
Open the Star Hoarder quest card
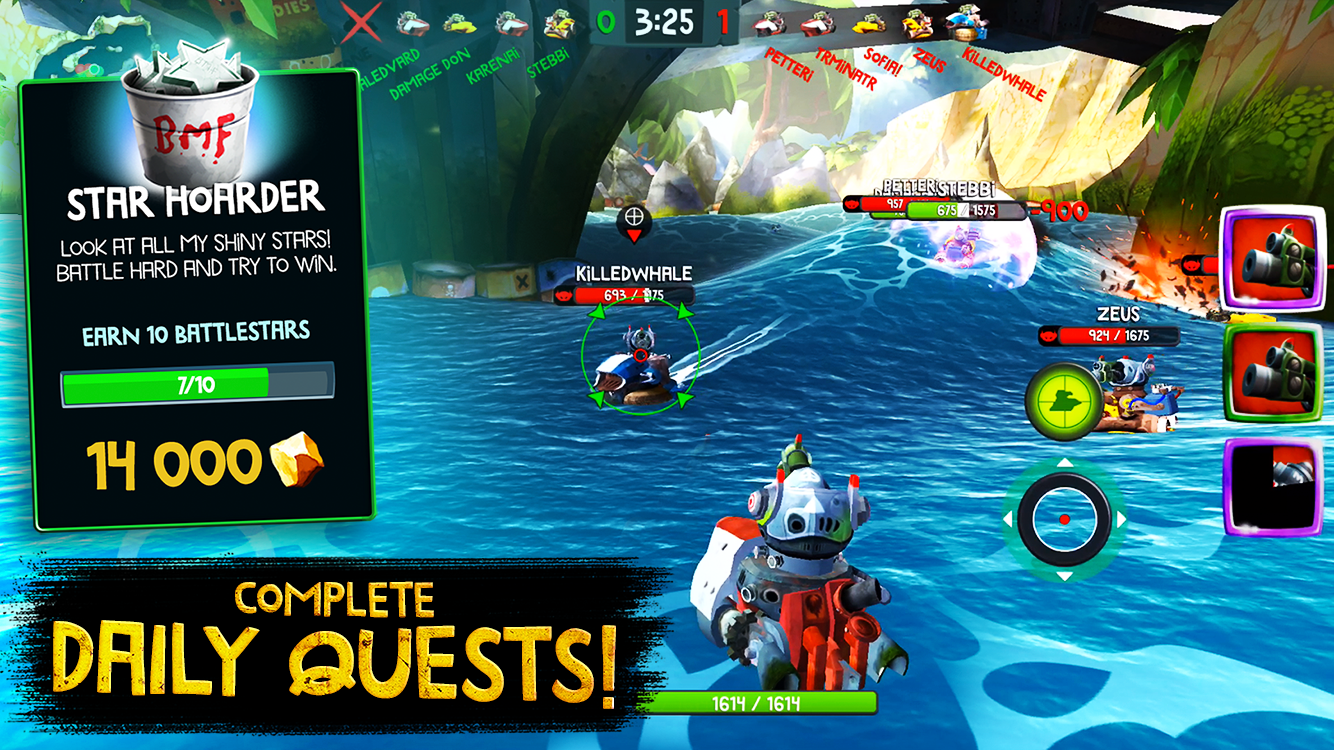(x=196, y=300)
